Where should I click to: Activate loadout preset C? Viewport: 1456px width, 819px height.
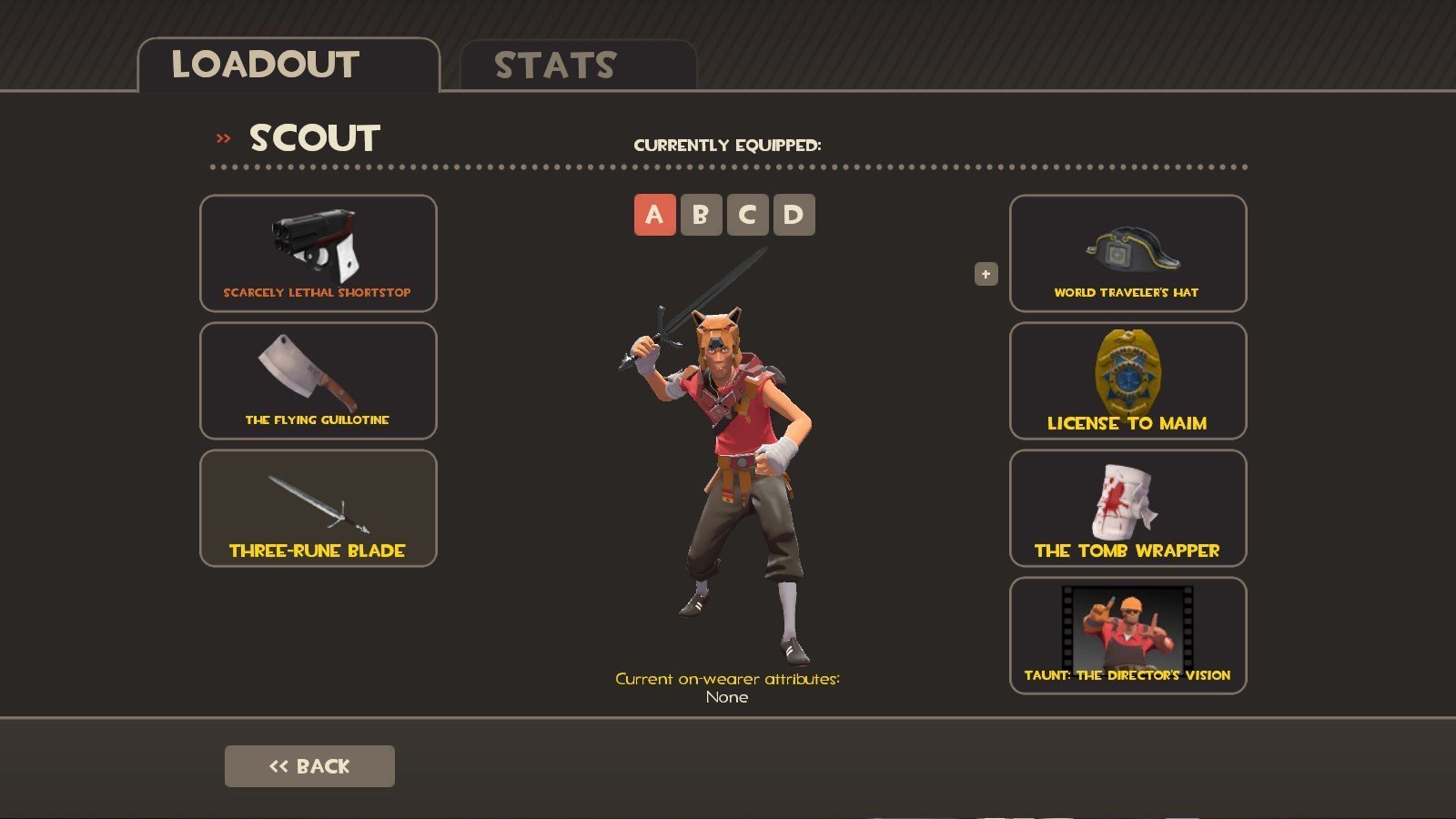pyautogui.click(x=747, y=215)
